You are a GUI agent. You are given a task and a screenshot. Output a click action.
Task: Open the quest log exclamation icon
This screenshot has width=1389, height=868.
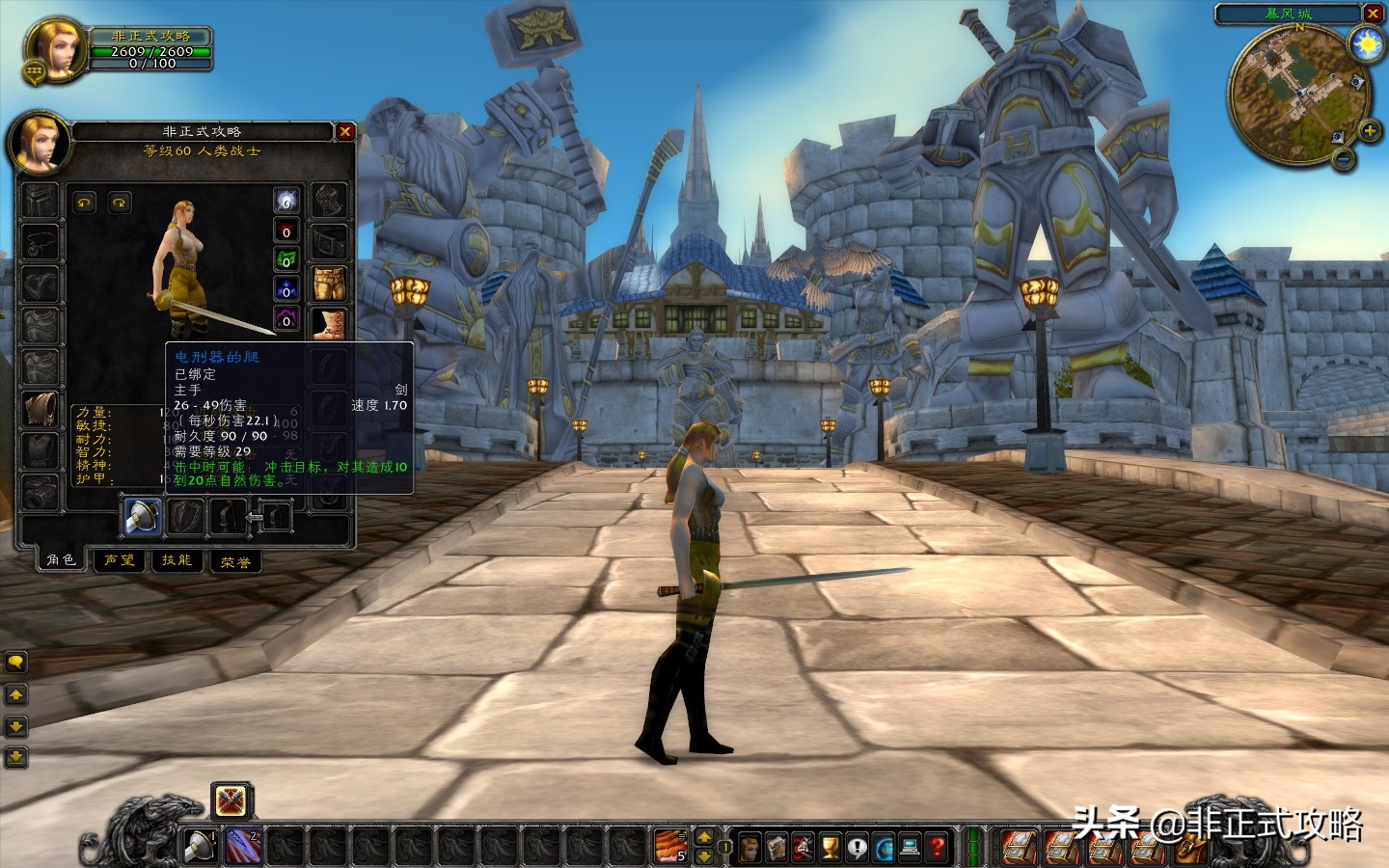(x=858, y=847)
